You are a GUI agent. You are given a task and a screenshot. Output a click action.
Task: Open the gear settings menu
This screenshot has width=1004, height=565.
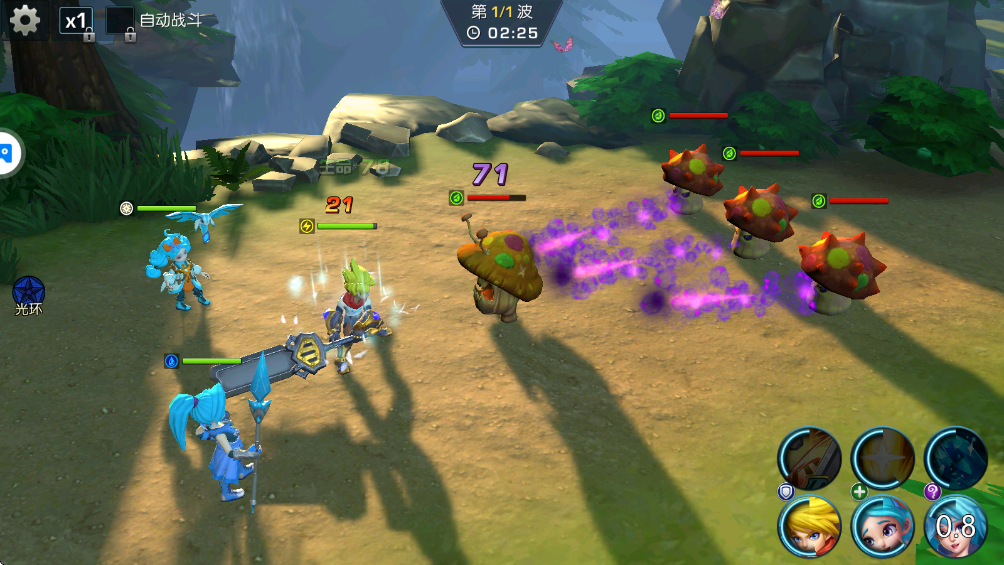24,20
